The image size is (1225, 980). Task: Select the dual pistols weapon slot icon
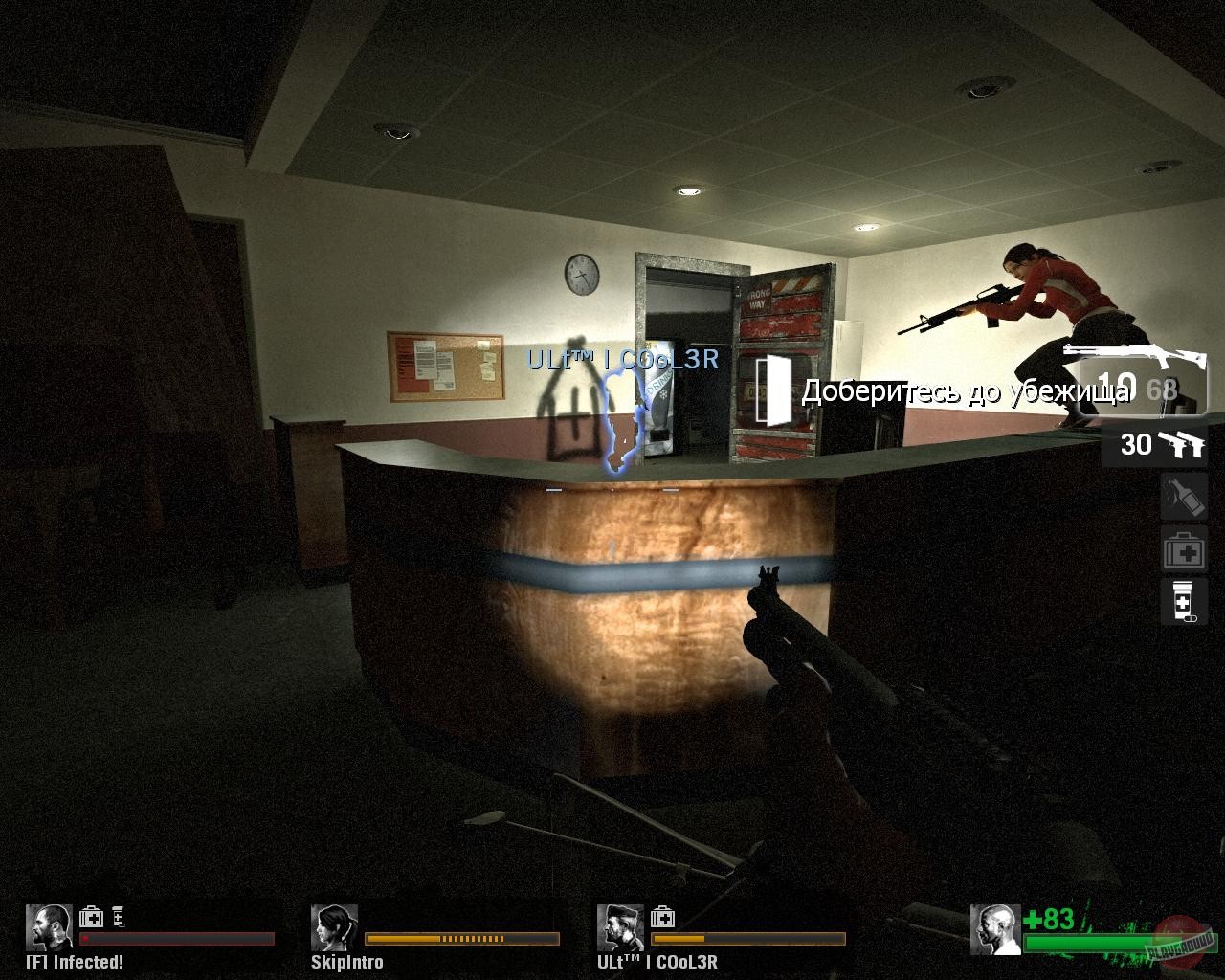(1183, 445)
